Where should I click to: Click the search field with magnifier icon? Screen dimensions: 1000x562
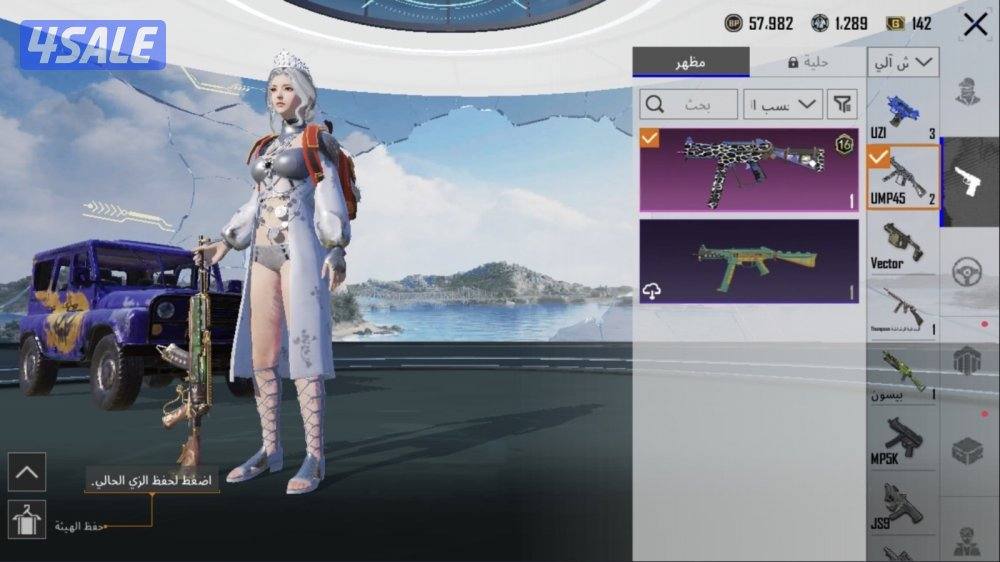(689, 104)
